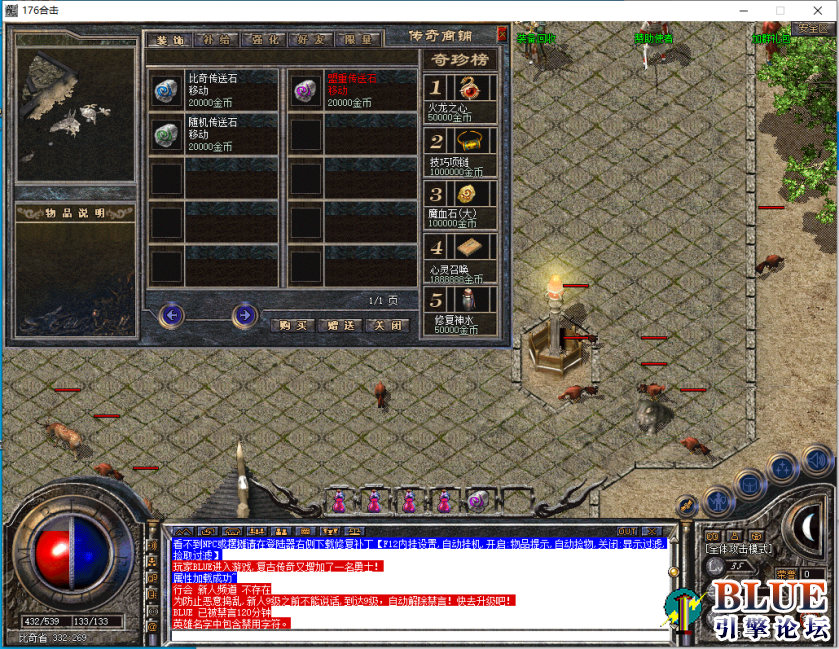Choose 火龙之心 from the 奇珍榜 ranking
839x649 pixels.
click(461, 98)
